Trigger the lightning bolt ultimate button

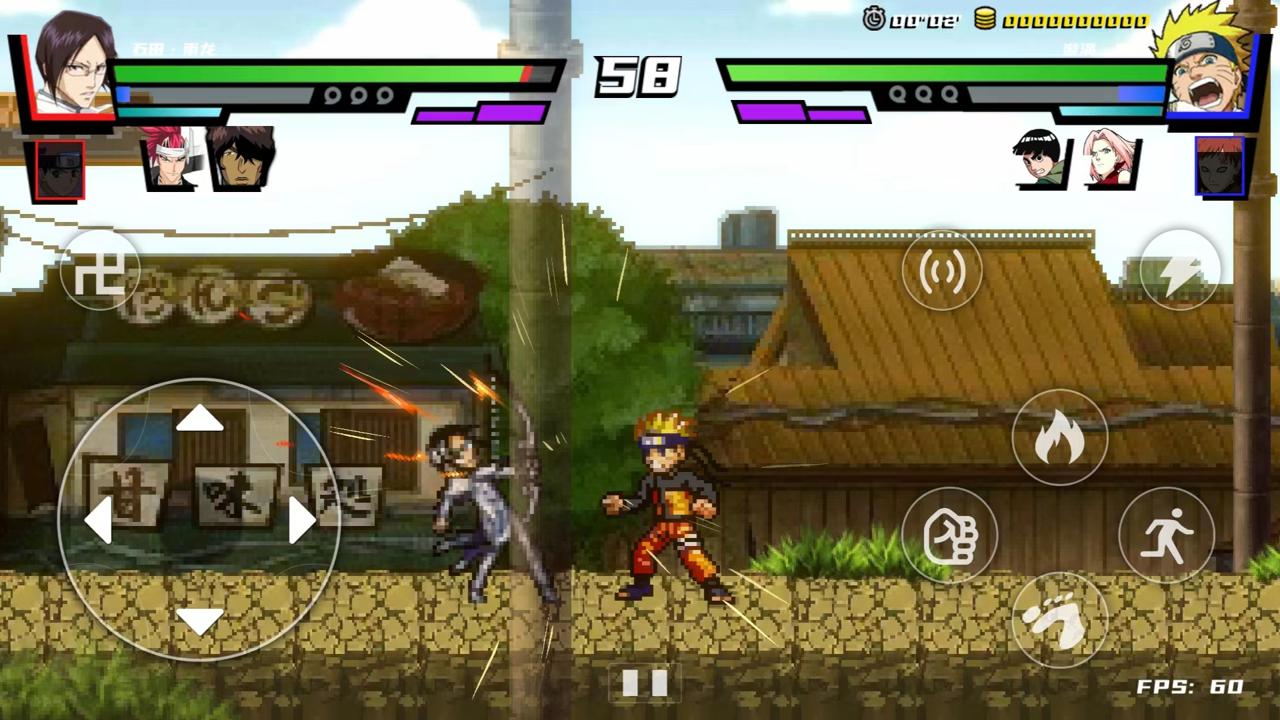(1180, 269)
